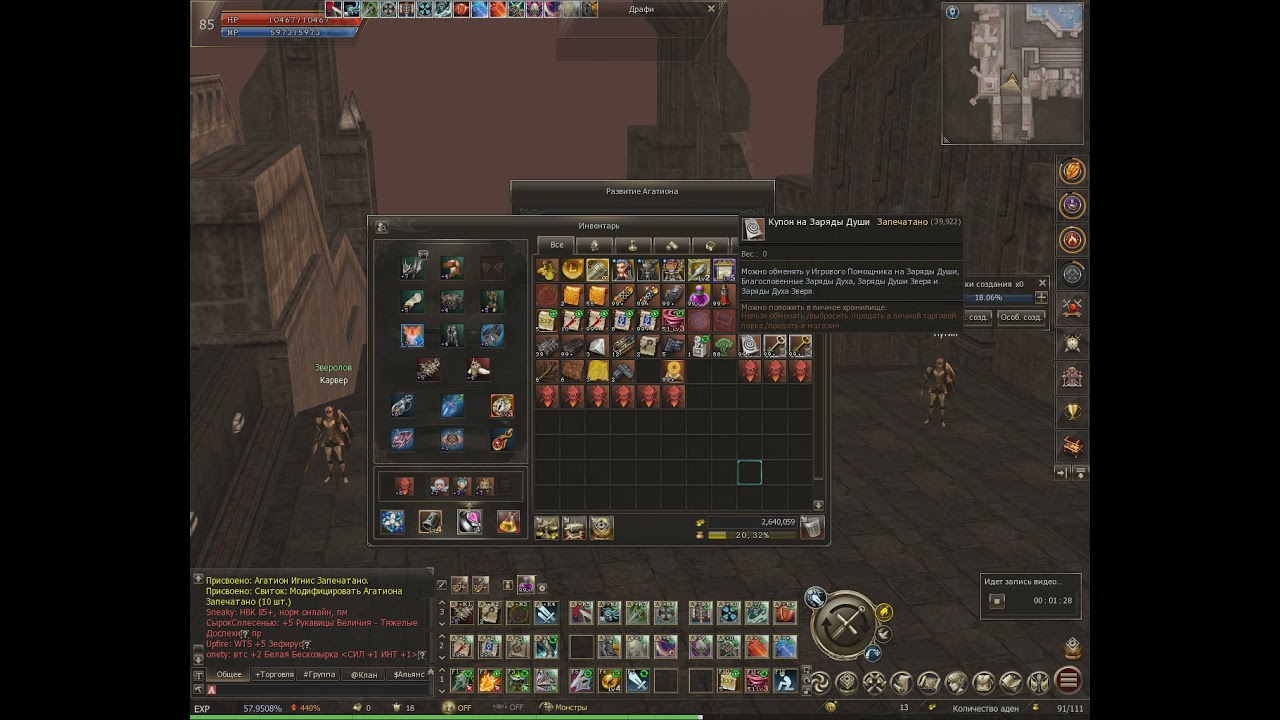Click the treasure chest sidebar icon
Image resolution: width=1280 pixels, height=720 pixels.
[1073, 446]
